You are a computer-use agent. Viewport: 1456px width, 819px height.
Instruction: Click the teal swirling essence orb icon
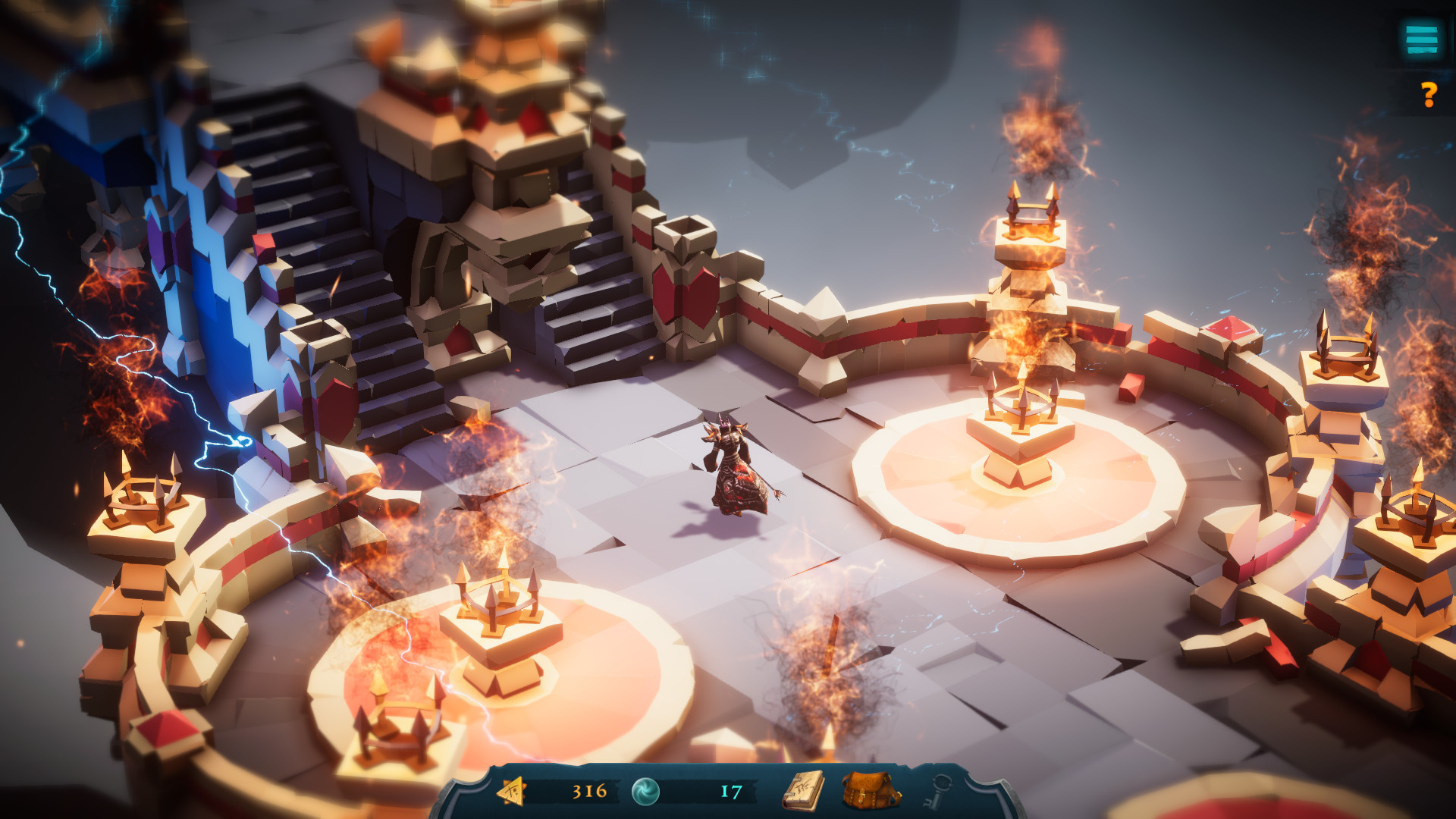645,790
